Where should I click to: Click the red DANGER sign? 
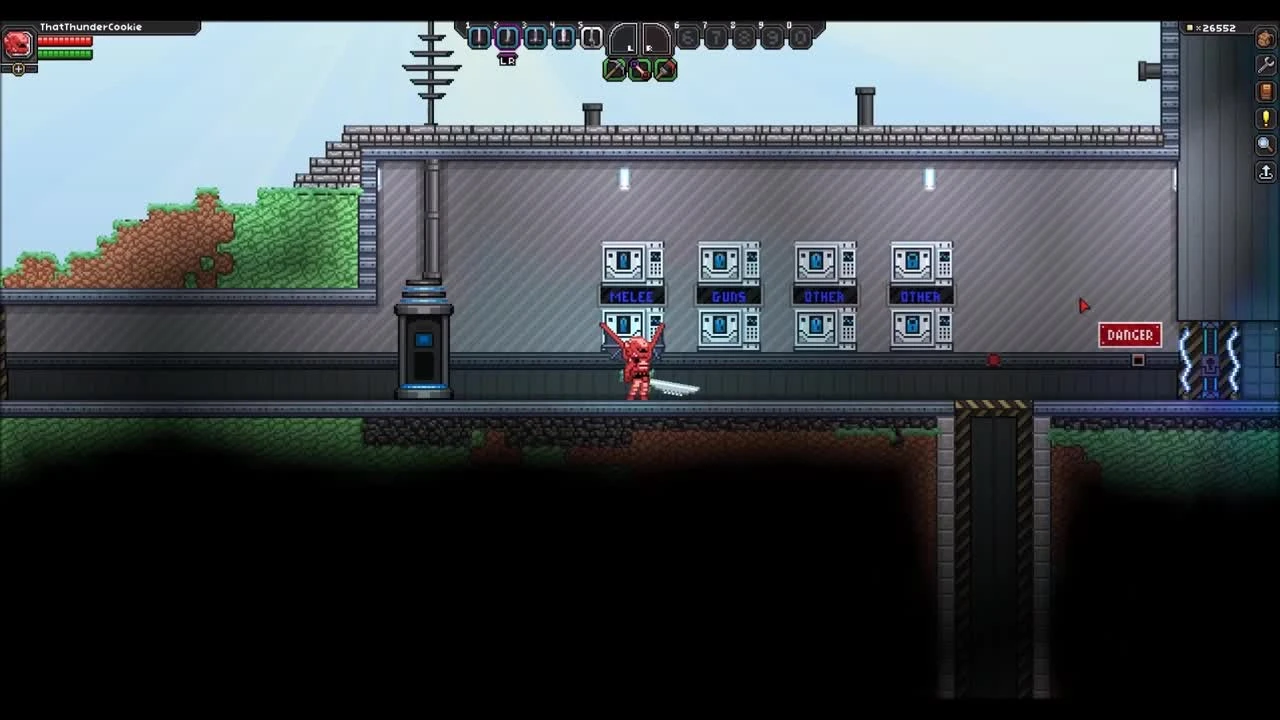pyautogui.click(x=1129, y=335)
